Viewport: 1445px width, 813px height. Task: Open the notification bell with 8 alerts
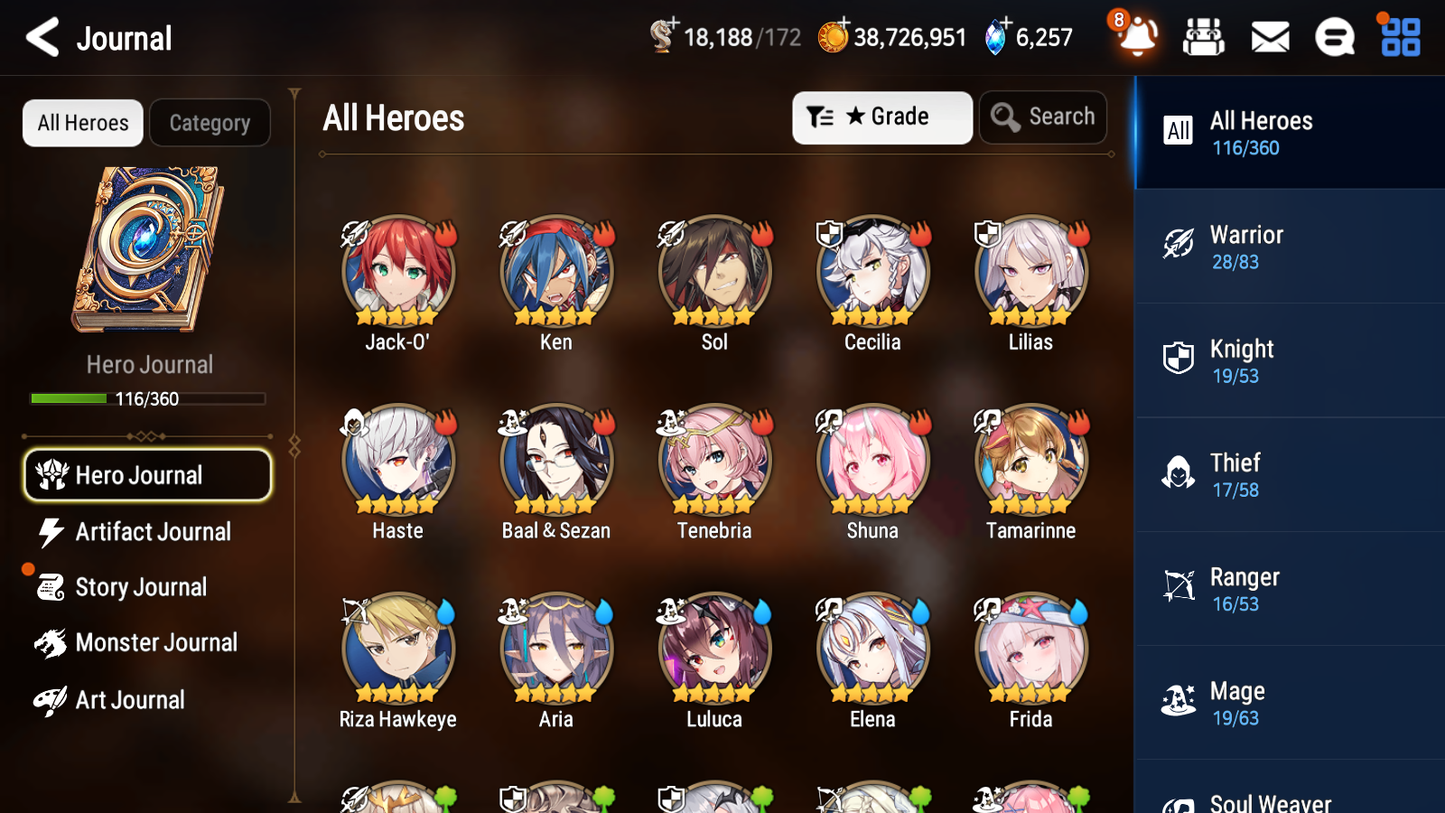(x=1135, y=37)
